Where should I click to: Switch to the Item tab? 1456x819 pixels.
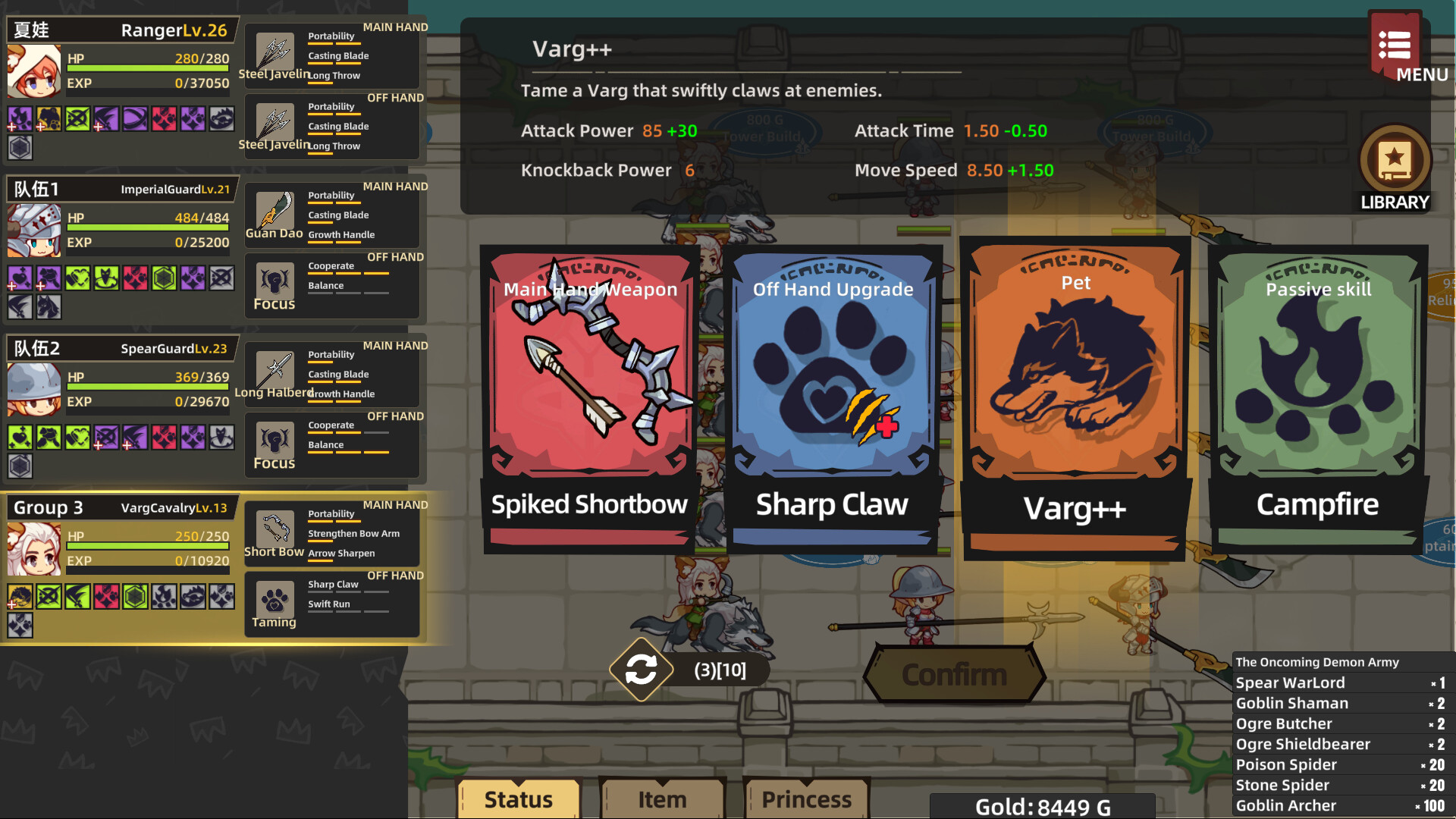point(661,798)
